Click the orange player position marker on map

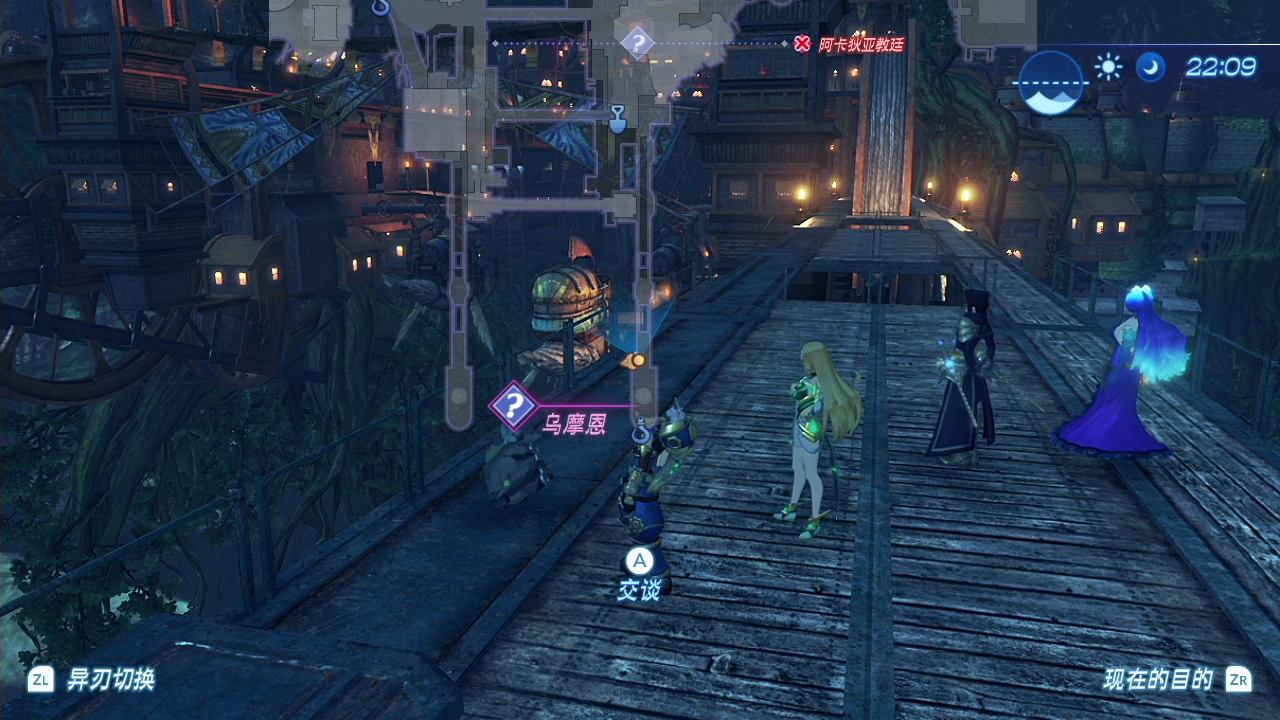click(x=636, y=360)
